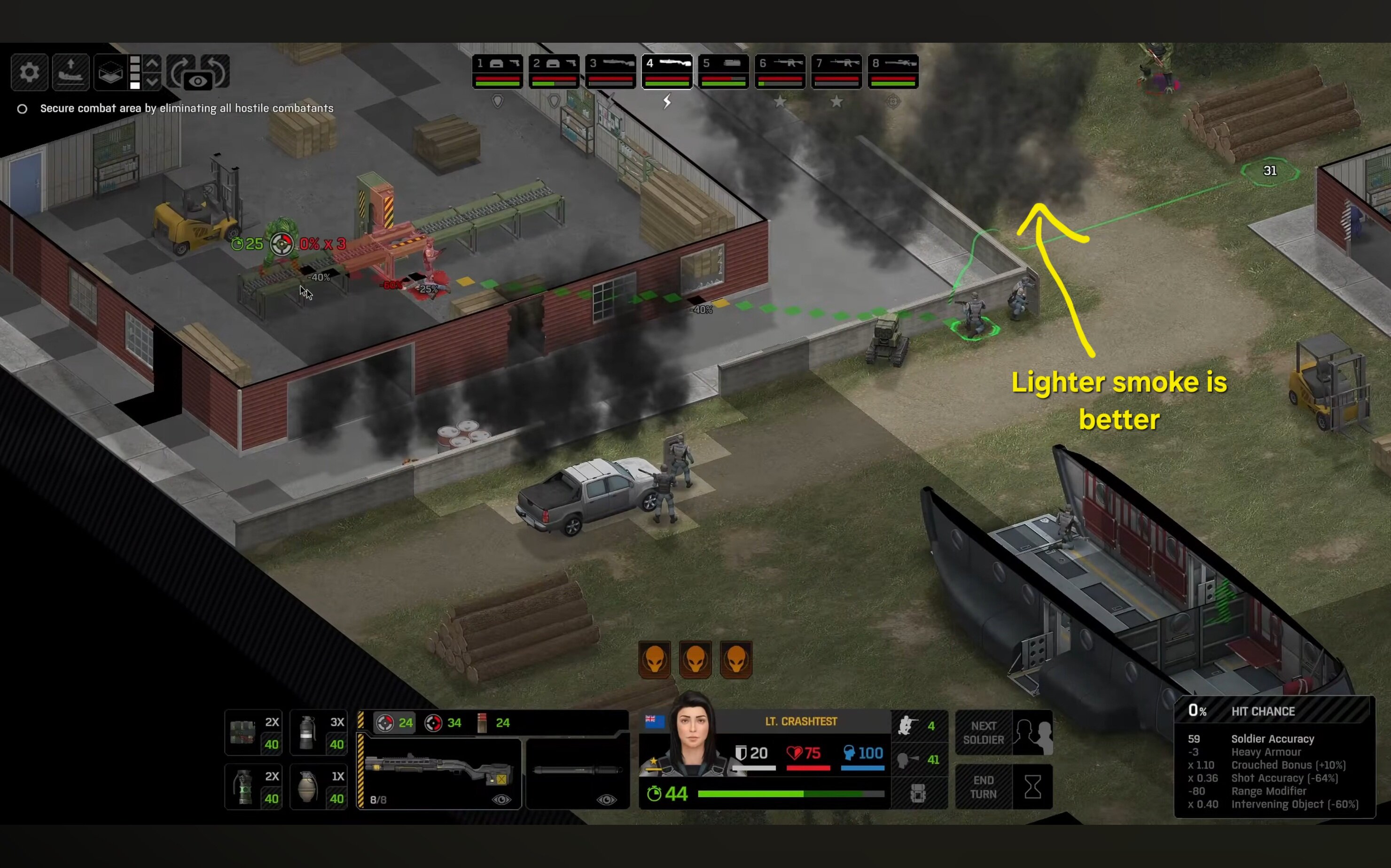Image resolution: width=1391 pixels, height=868 pixels.
Task: Click the dropship evacuate button
Action: [70, 72]
